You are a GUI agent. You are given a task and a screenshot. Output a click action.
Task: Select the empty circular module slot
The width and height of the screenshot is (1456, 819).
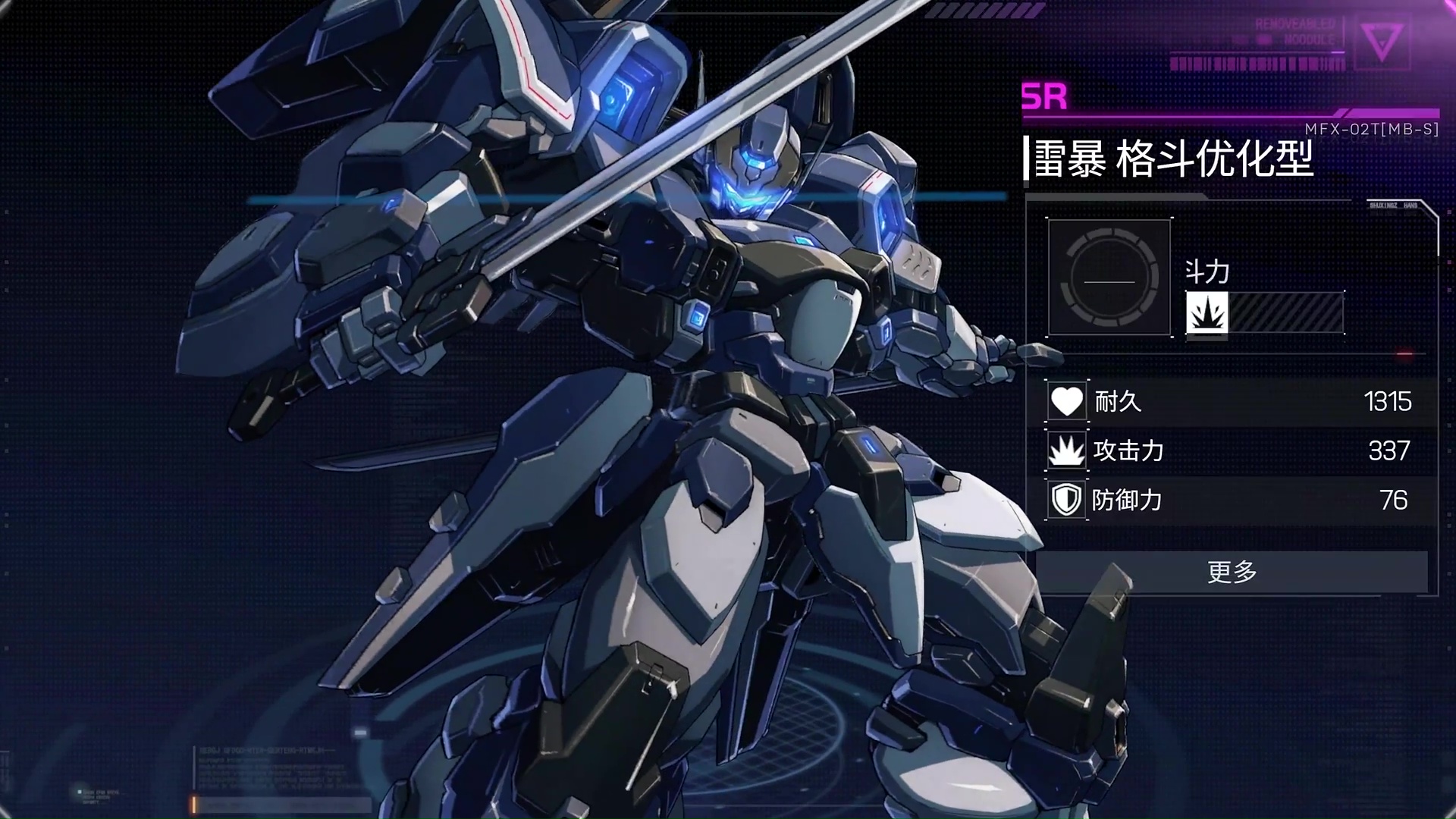tap(1109, 278)
